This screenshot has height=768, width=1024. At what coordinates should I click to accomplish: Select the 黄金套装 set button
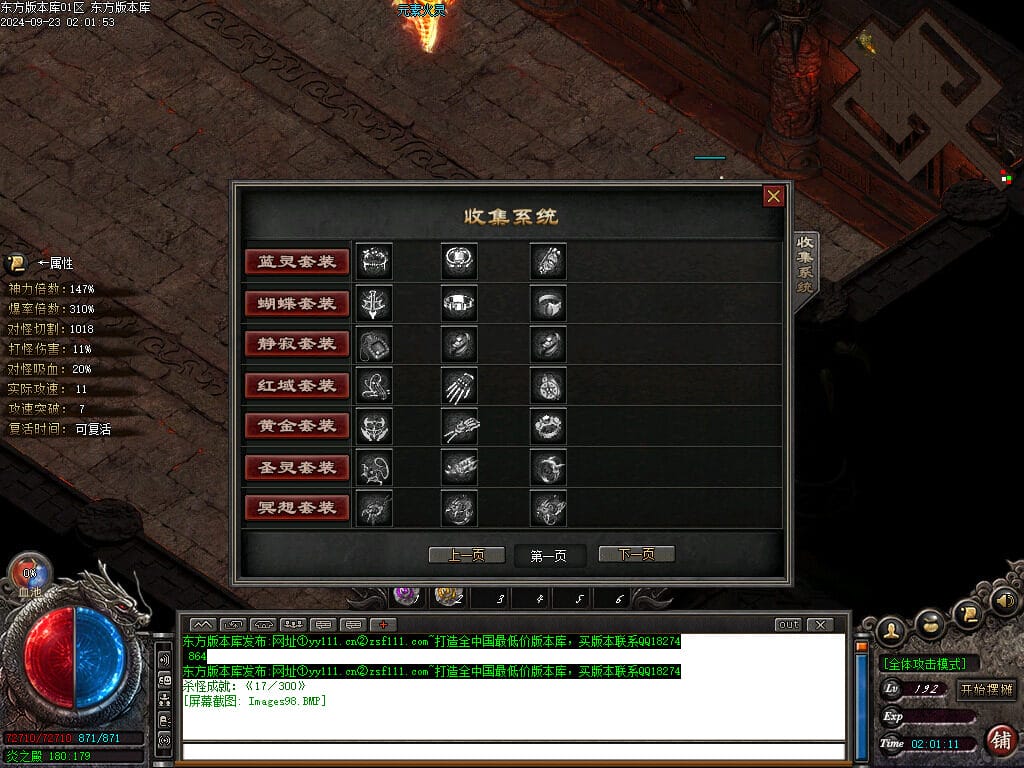point(297,426)
